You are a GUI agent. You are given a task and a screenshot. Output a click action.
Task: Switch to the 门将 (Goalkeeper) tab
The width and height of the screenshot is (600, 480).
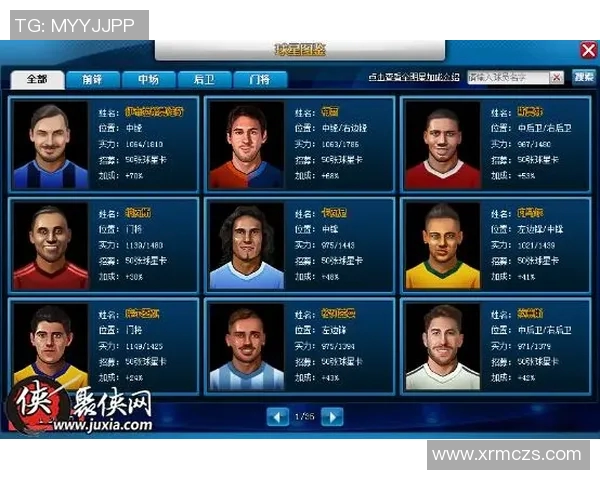click(259, 79)
